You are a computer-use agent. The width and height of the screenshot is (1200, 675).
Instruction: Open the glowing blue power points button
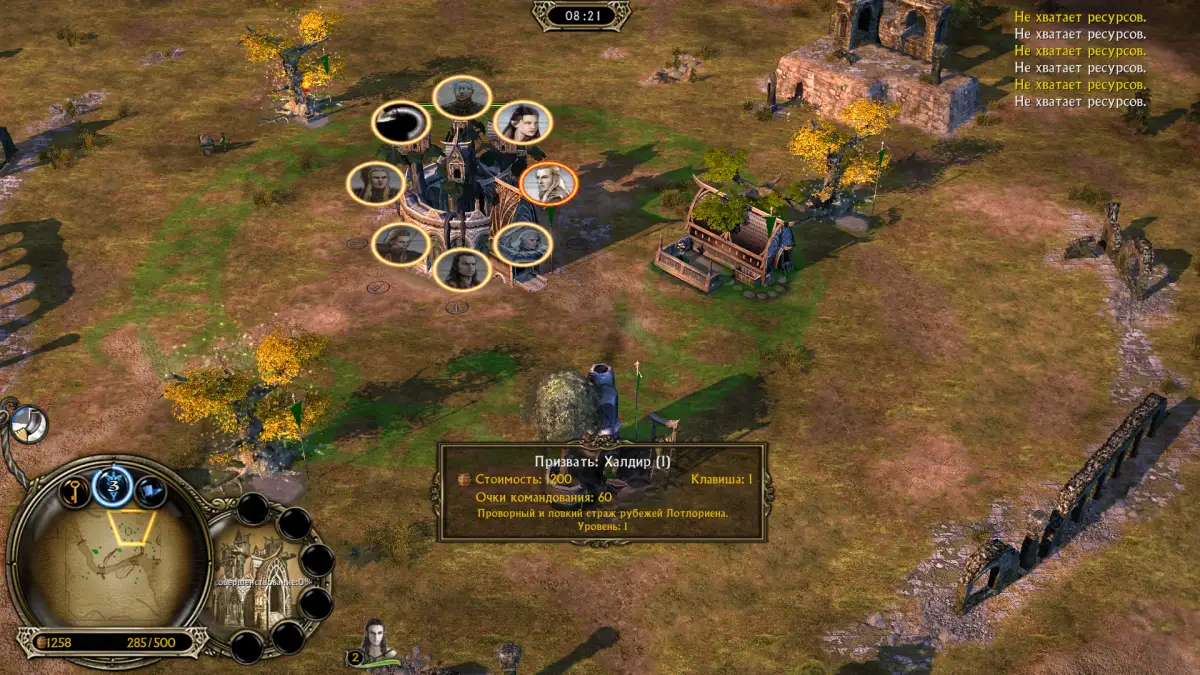pyautogui.click(x=112, y=487)
